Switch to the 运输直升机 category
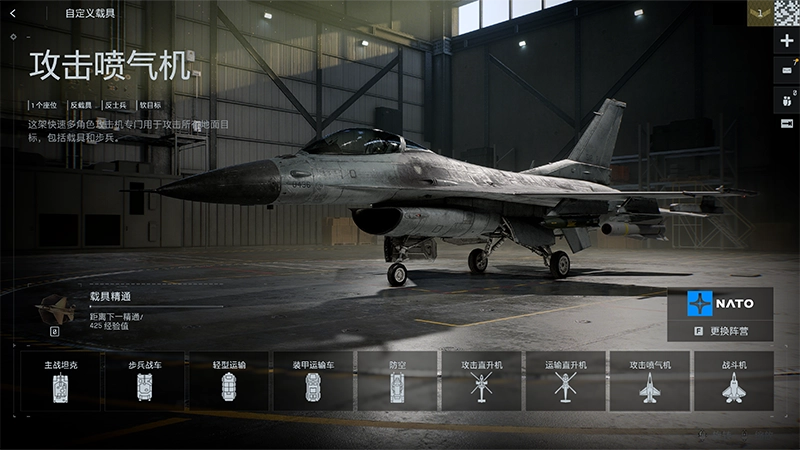Viewport: 800px width, 450px height. [566, 380]
